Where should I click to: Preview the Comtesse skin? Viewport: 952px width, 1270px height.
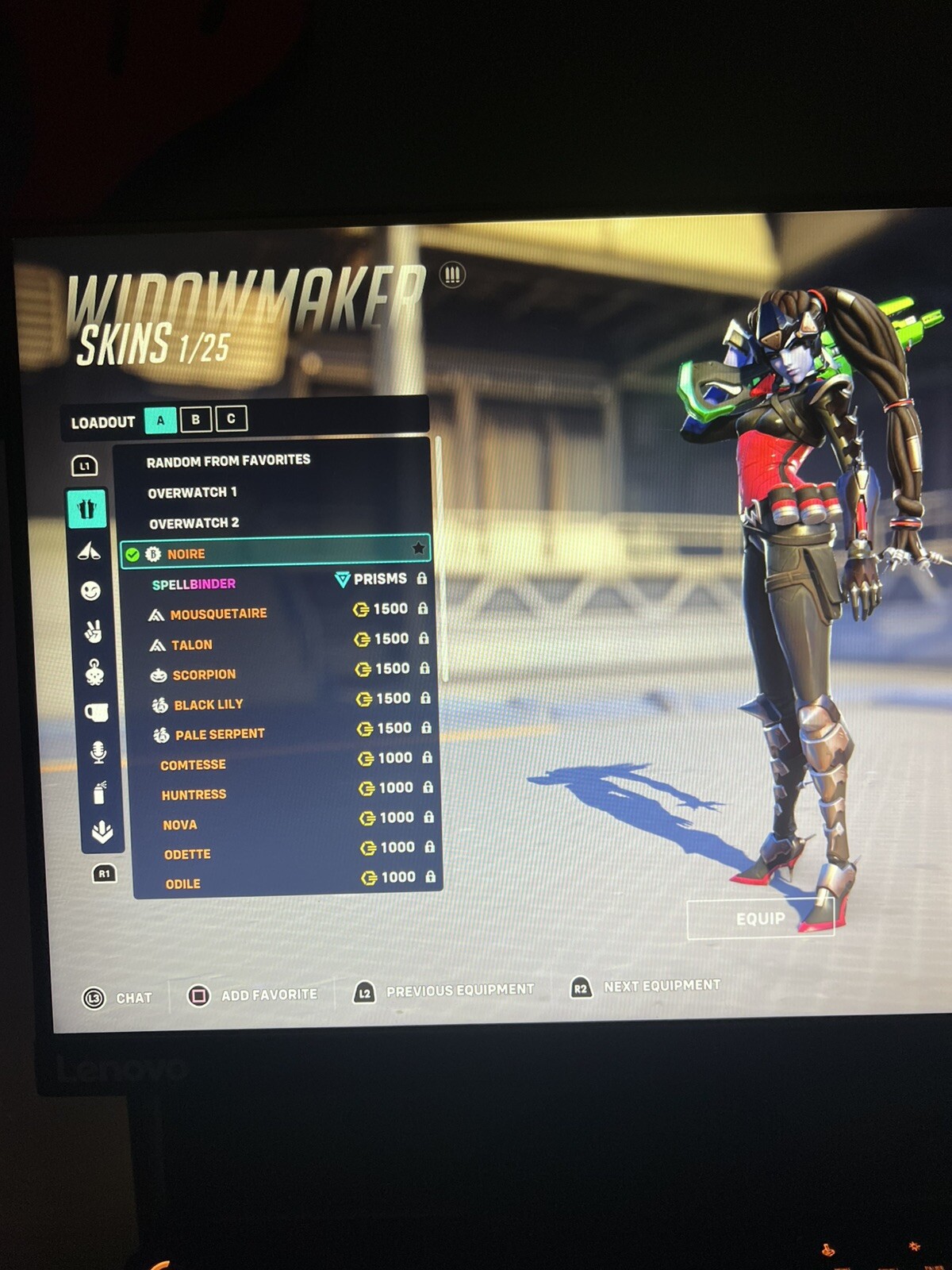(x=193, y=765)
